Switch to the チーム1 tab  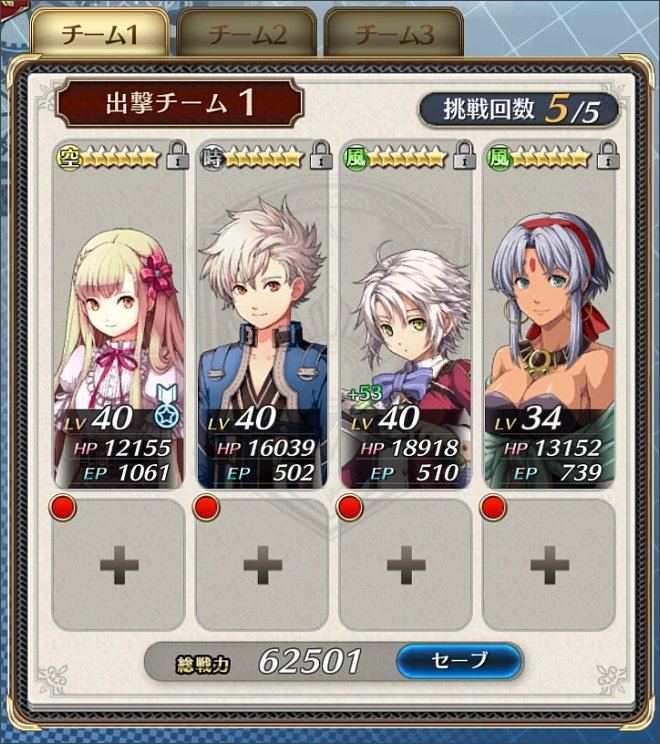click(x=100, y=35)
